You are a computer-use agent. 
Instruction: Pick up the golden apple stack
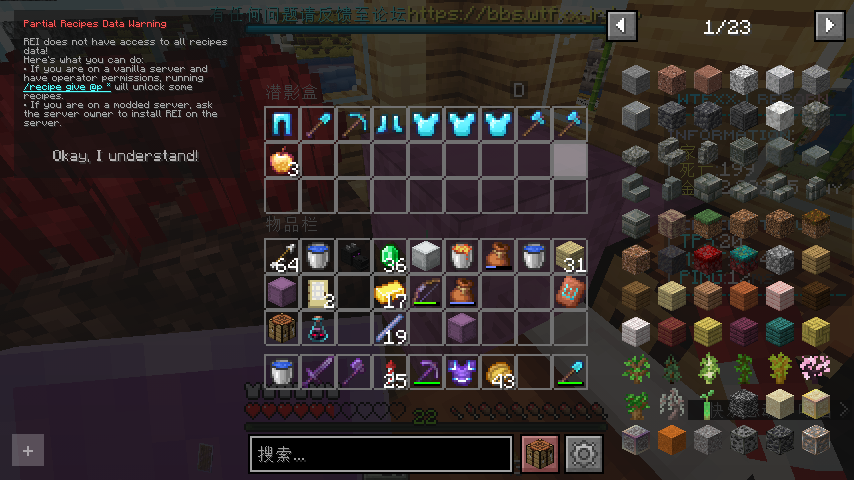click(282, 160)
